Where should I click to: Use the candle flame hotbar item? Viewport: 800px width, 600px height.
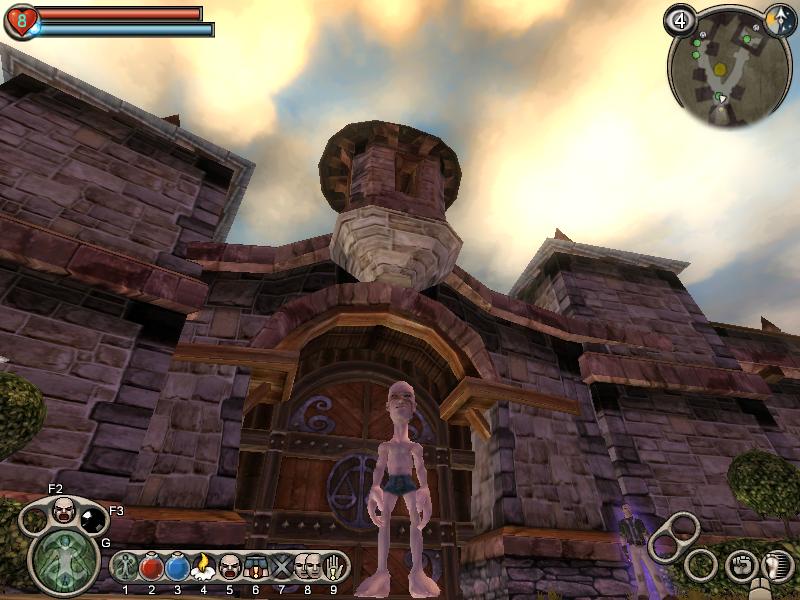(203, 568)
